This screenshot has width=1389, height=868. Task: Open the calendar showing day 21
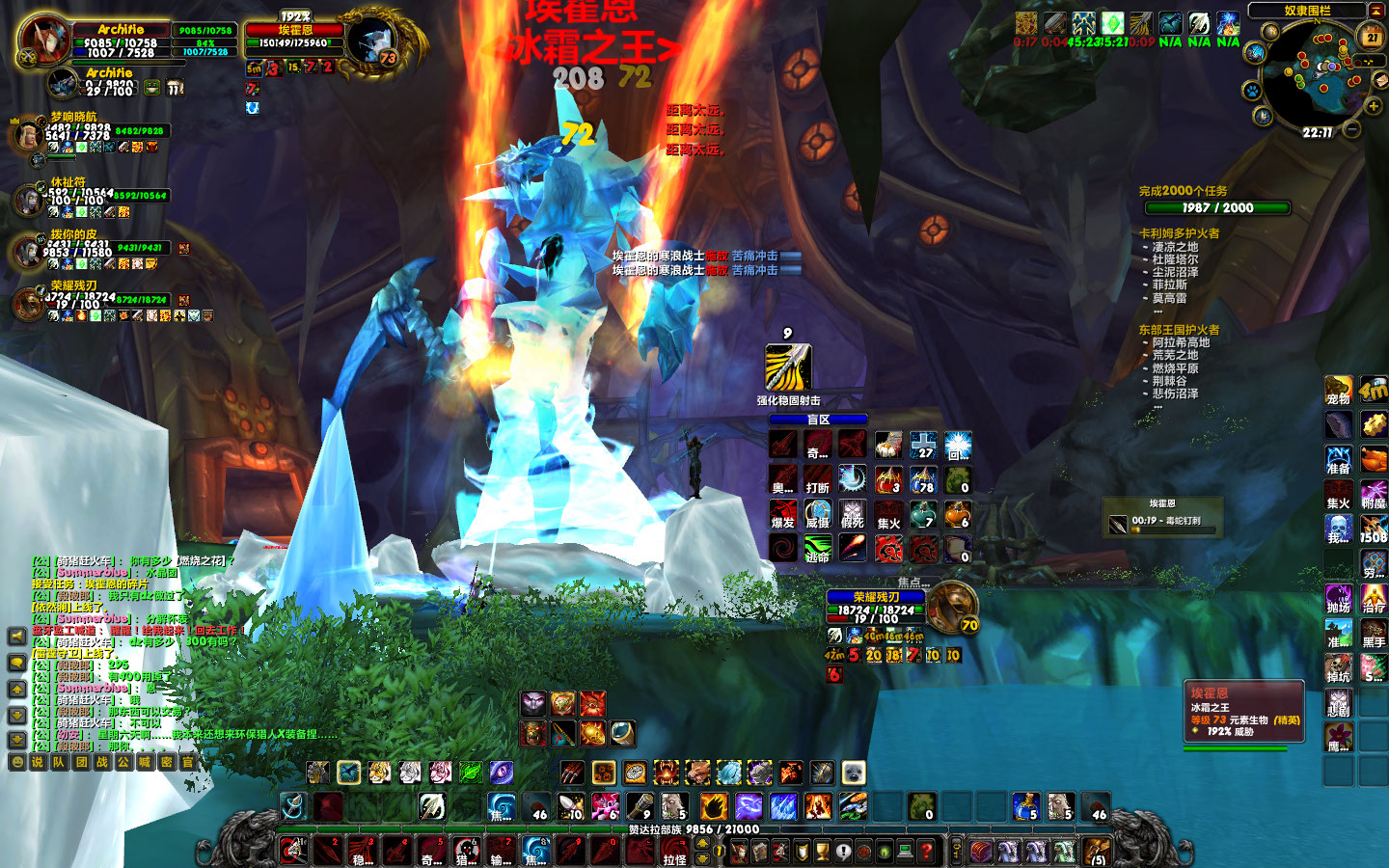(x=1372, y=38)
